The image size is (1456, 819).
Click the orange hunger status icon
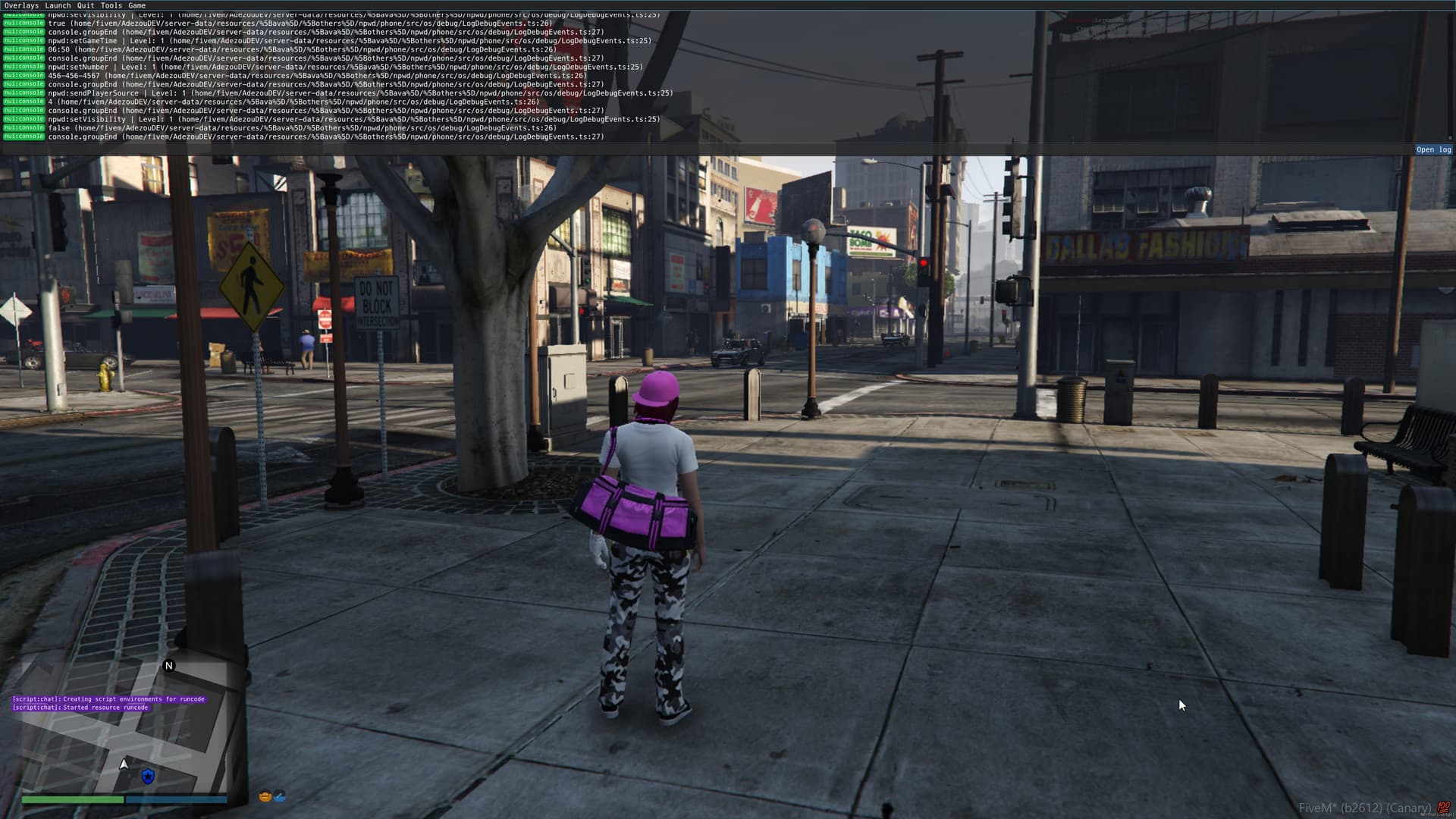click(265, 796)
